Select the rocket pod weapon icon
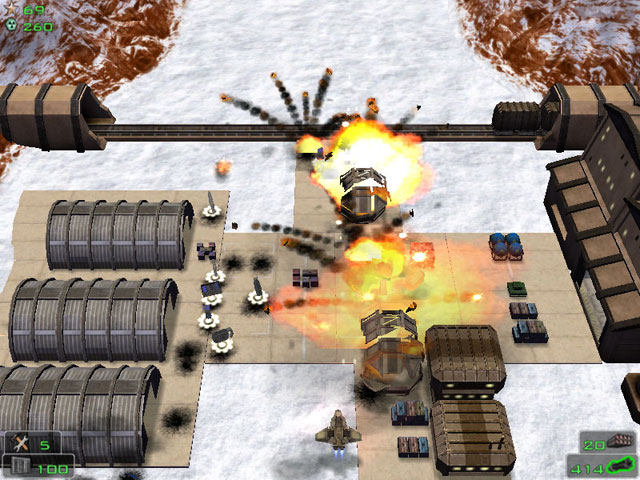This screenshot has height=480, width=640. point(621,441)
